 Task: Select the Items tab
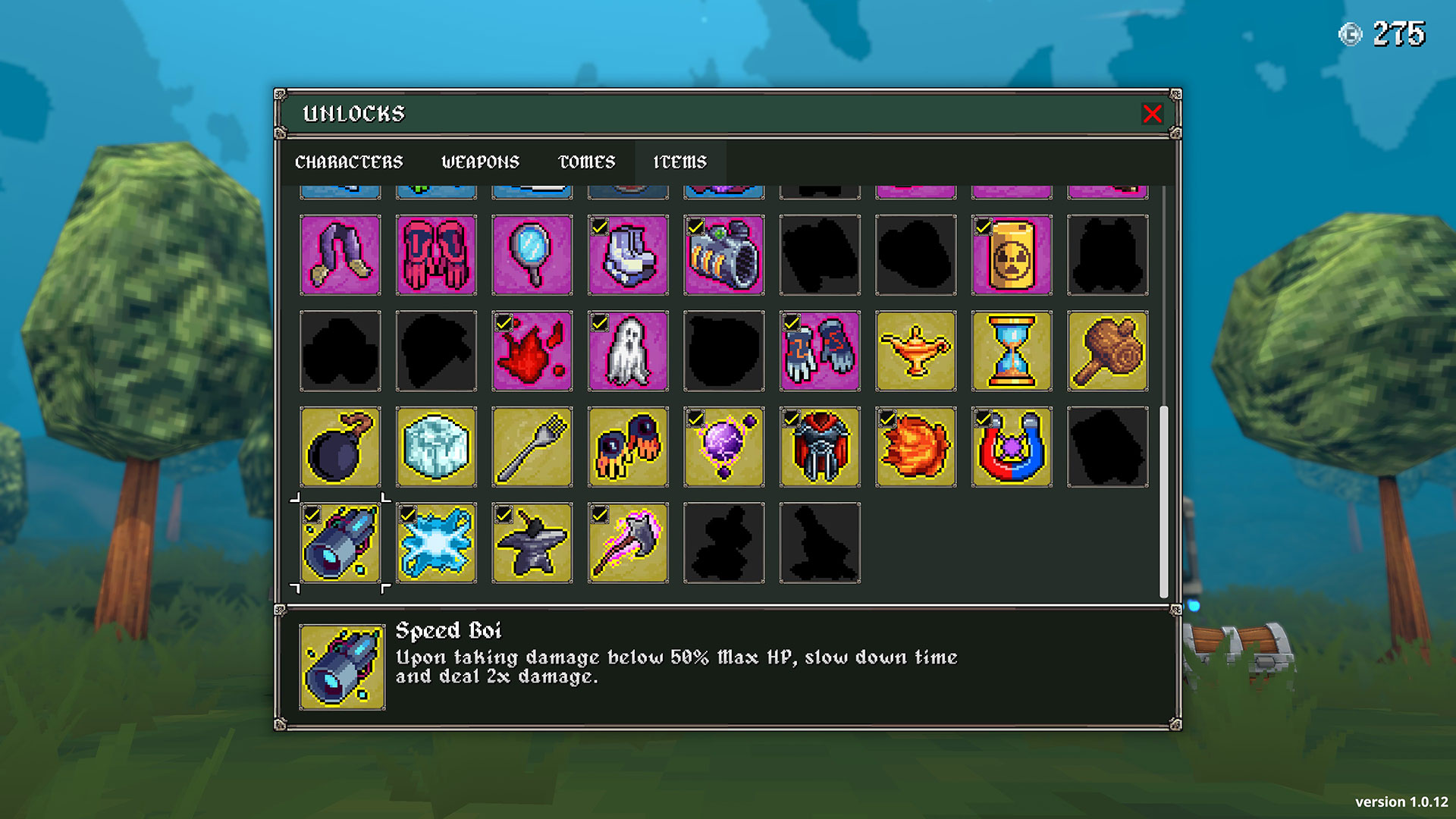tap(679, 162)
